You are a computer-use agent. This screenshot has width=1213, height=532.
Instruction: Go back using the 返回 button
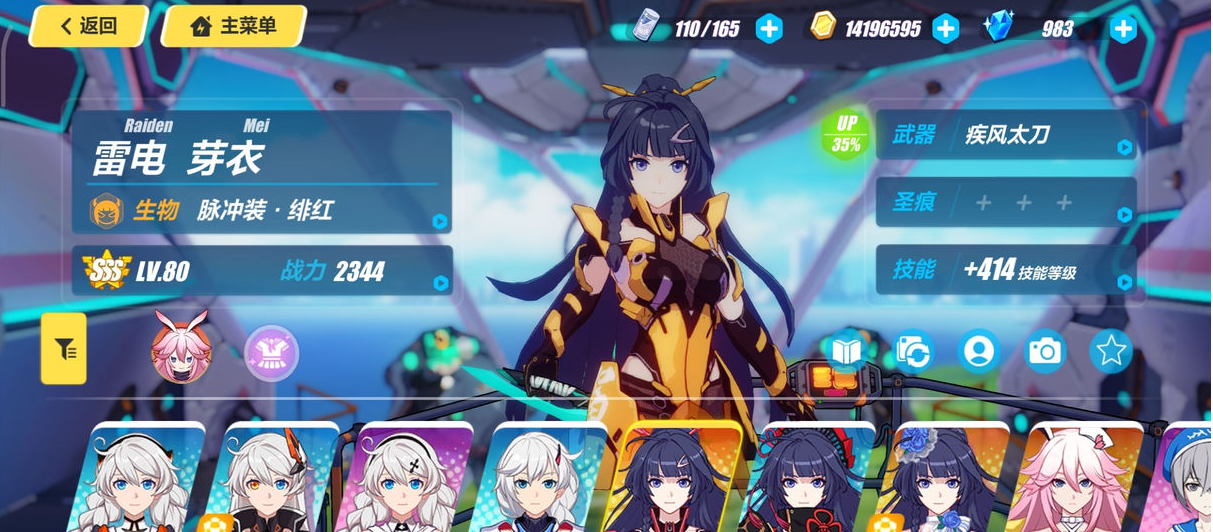pyautogui.click(x=88, y=26)
